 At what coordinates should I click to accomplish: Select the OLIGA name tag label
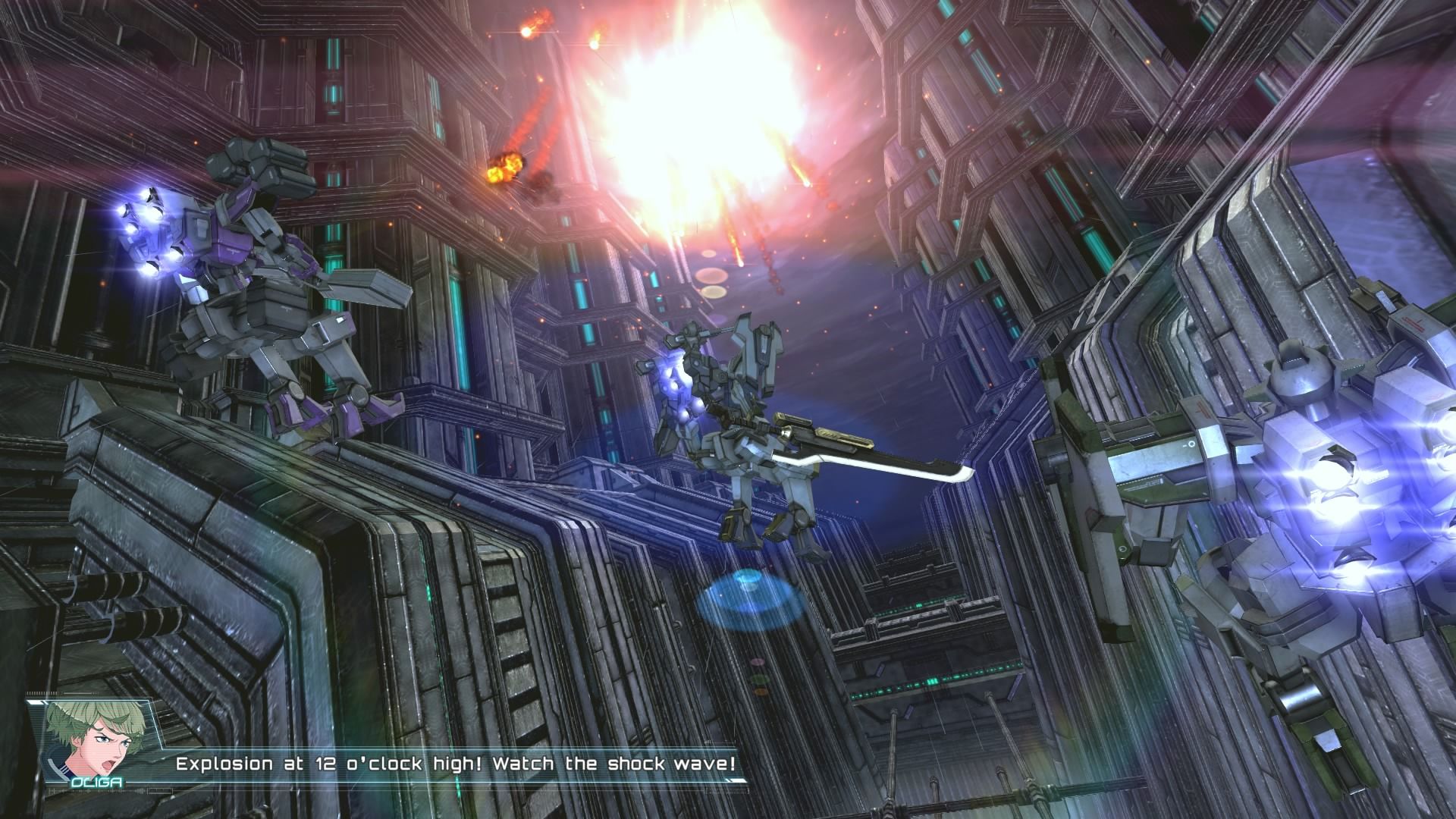click(x=97, y=782)
